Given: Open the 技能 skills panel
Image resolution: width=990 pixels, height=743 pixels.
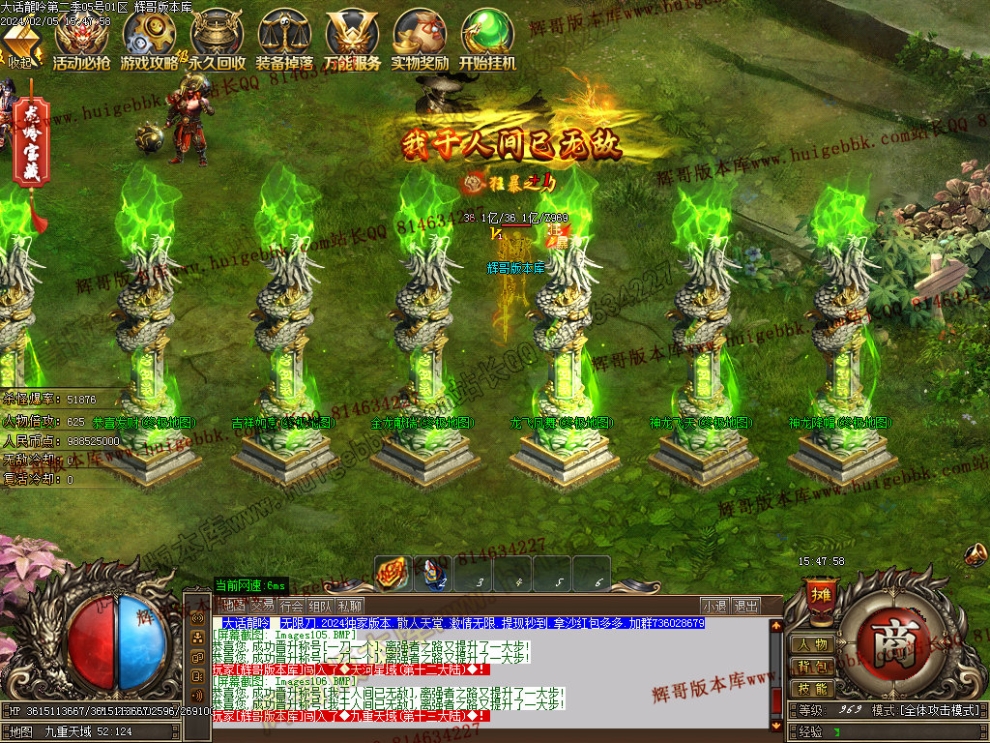Looking at the screenshot, I should (812, 689).
